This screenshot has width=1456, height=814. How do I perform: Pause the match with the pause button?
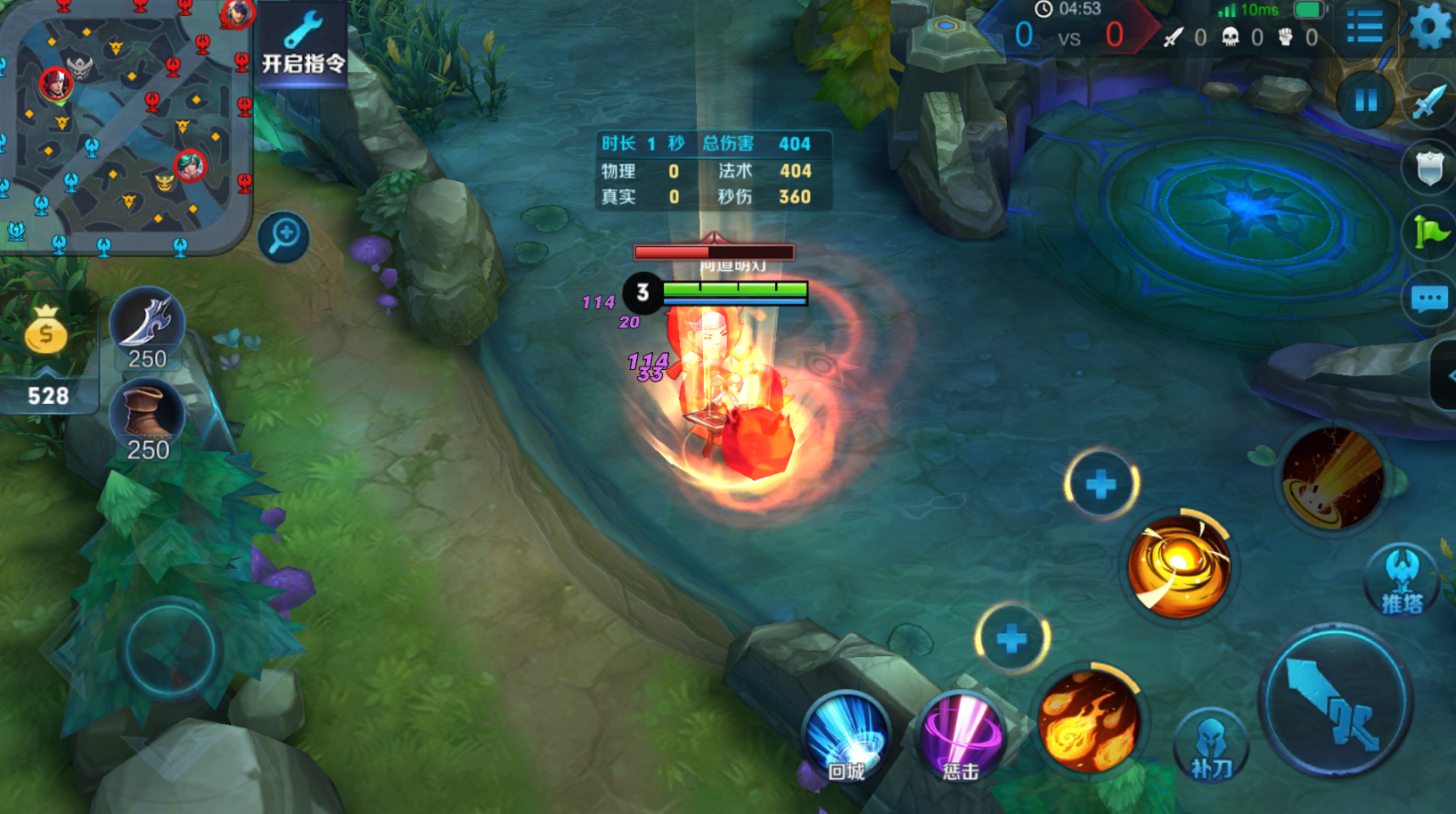click(x=1365, y=101)
